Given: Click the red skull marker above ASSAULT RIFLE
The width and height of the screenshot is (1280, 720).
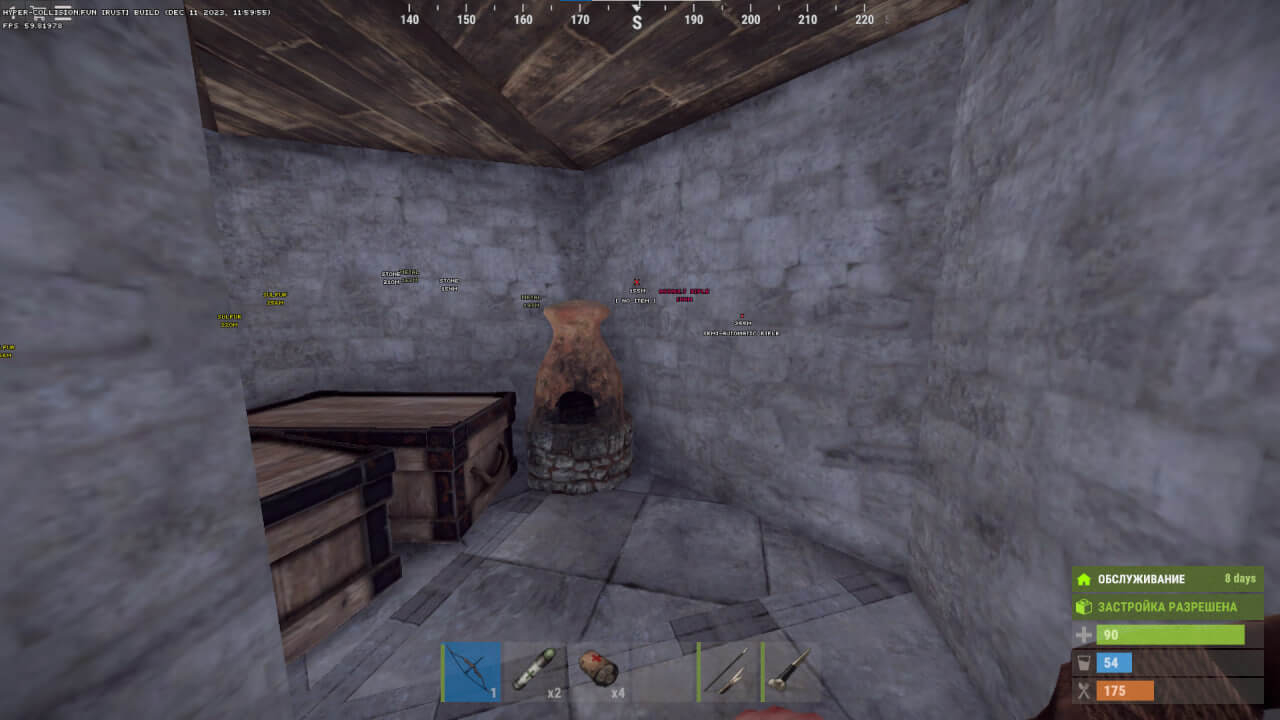Looking at the screenshot, I should coord(634,282).
